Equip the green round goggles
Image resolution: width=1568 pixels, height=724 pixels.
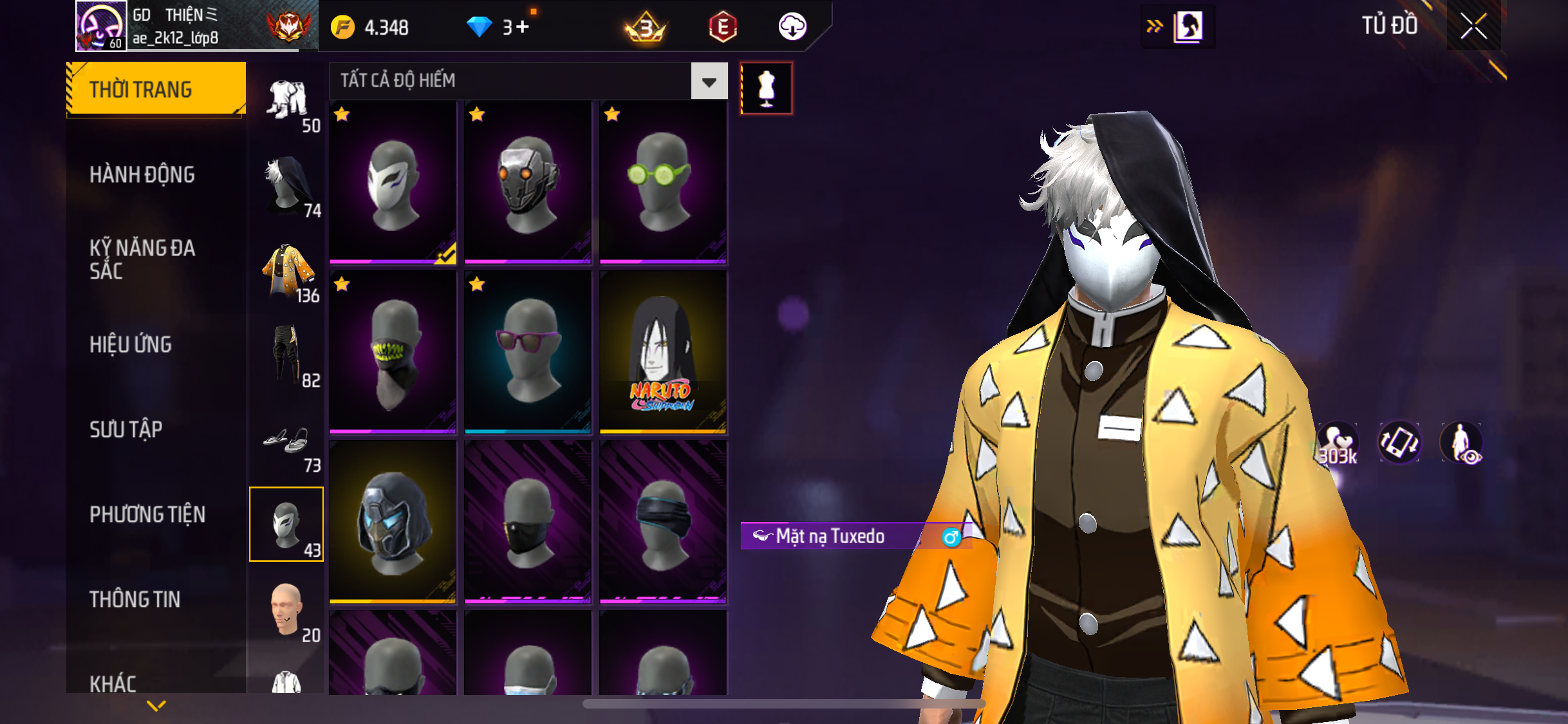(x=663, y=183)
